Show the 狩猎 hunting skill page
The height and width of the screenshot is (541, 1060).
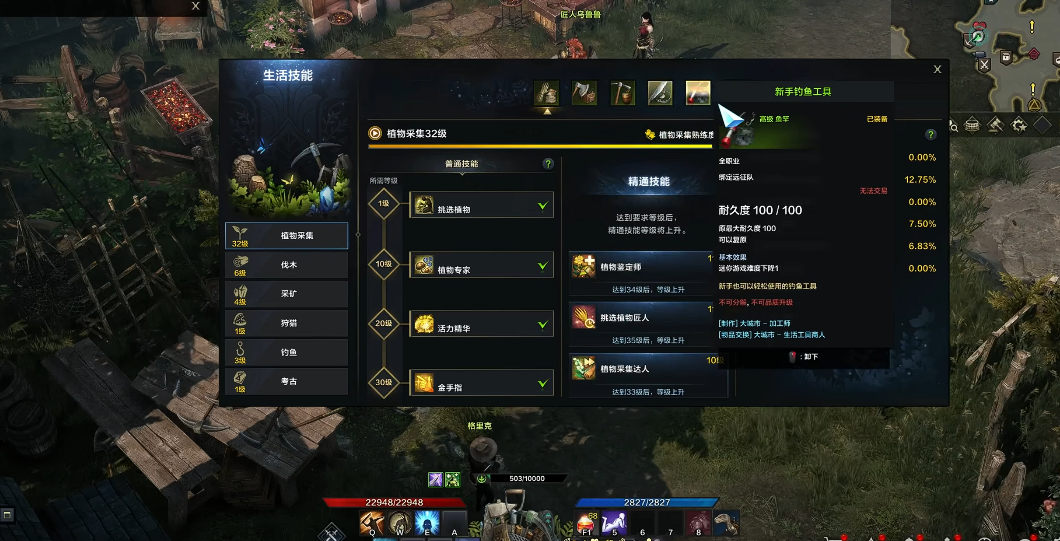tap(287, 323)
